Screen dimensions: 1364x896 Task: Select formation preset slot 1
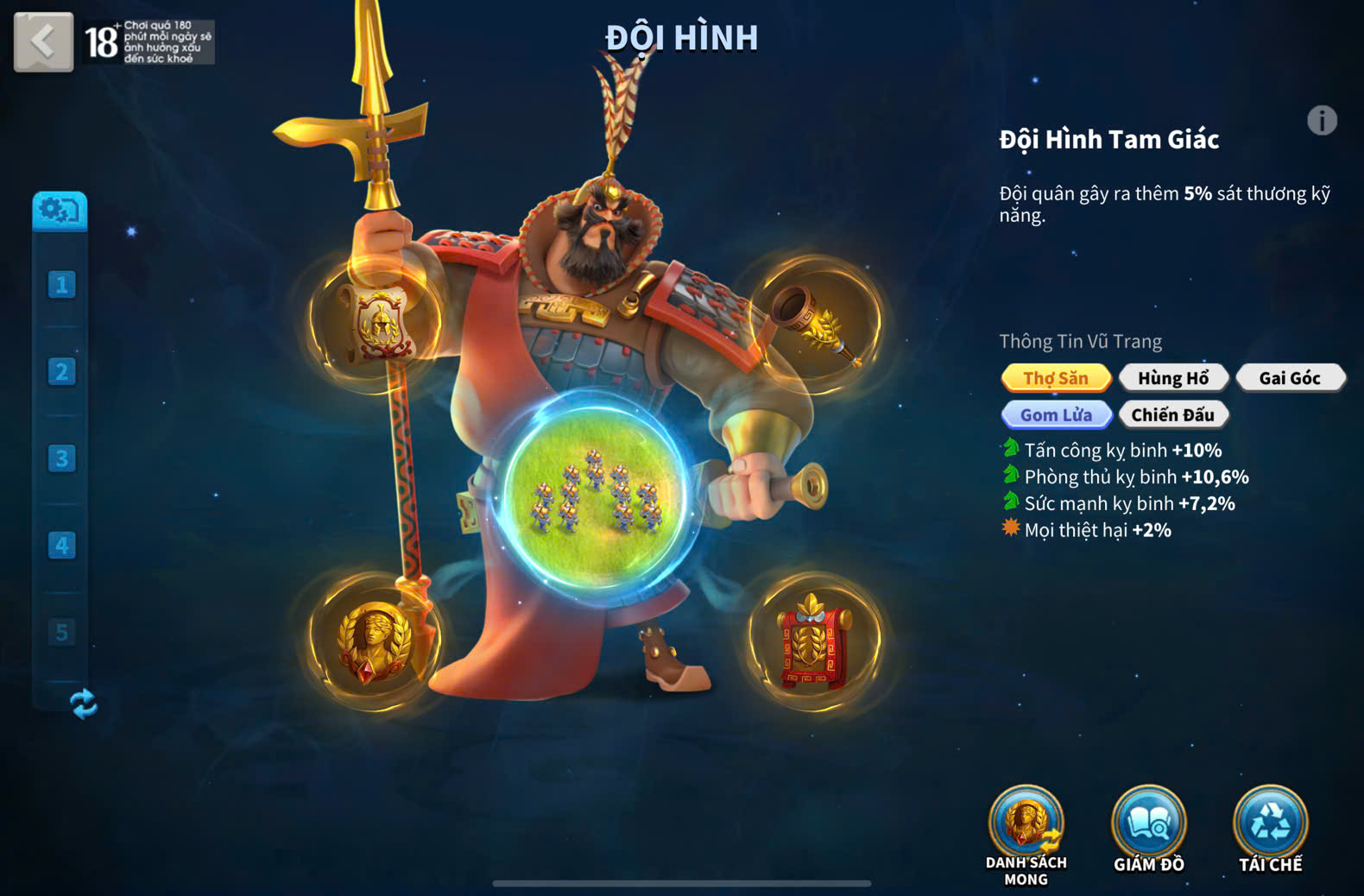click(61, 285)
